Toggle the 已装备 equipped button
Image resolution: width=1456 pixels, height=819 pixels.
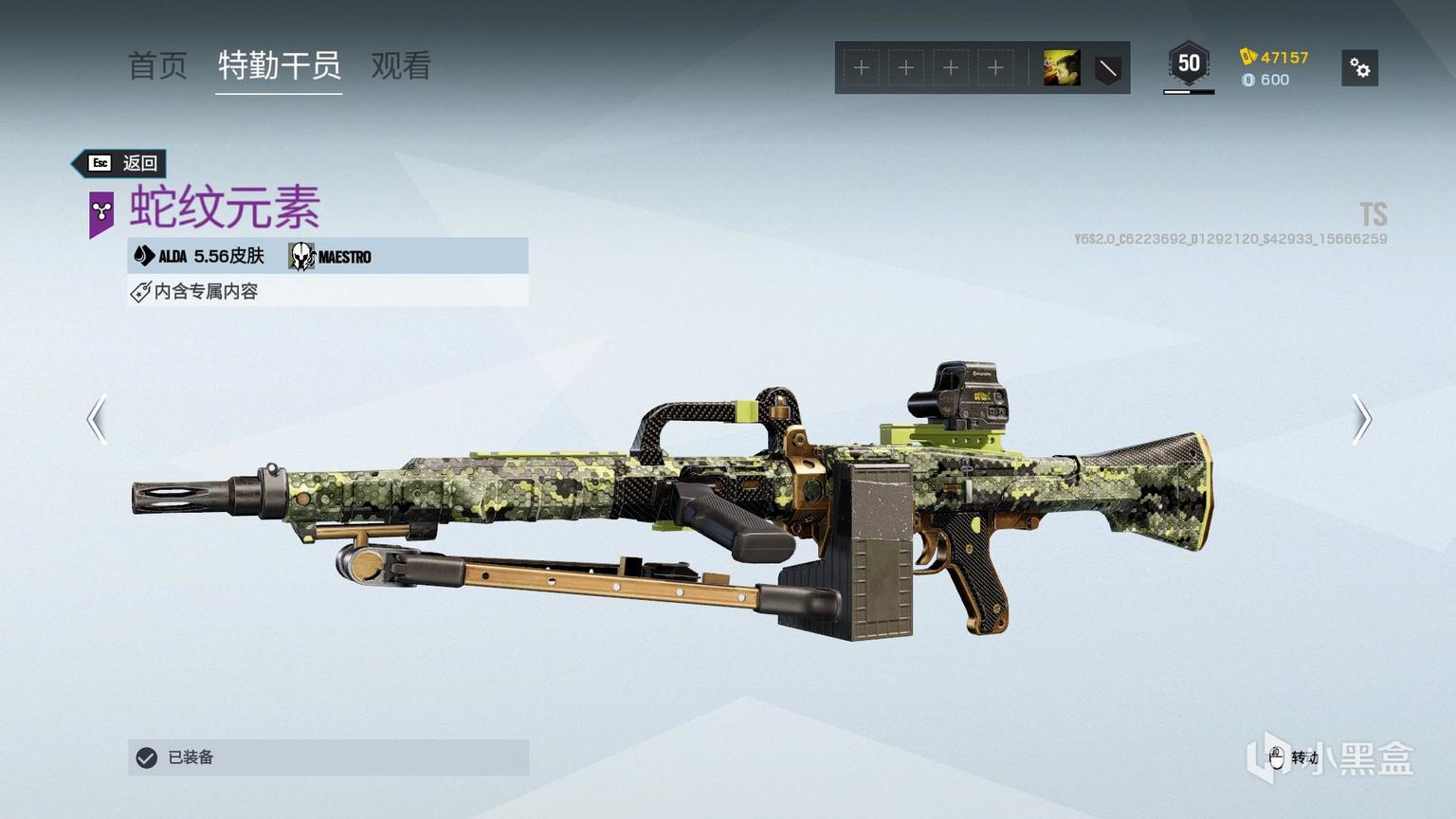pyautogui.click(x=328, y=757)
